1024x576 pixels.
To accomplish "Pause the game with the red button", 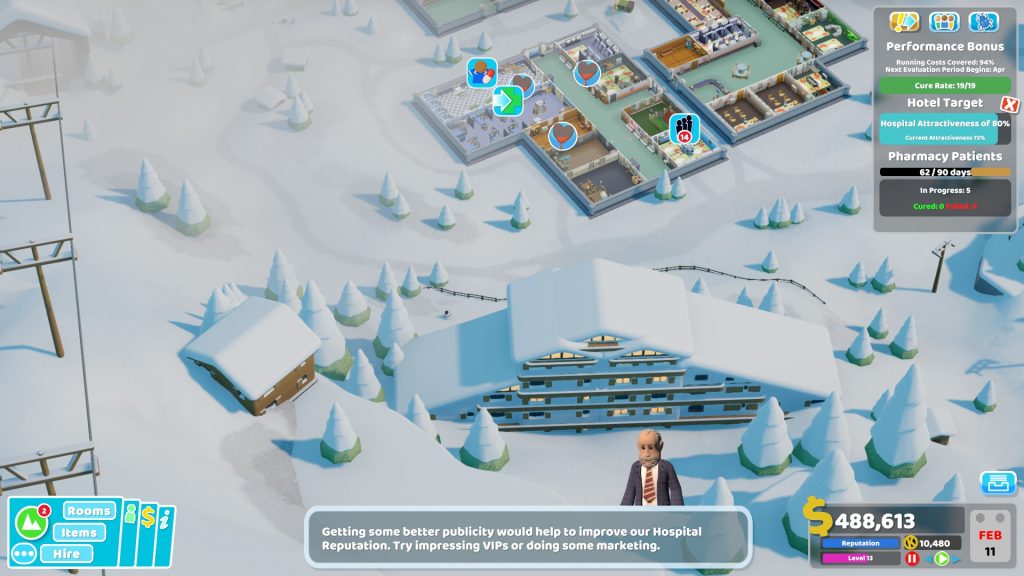I will click(x=912, y=558).
